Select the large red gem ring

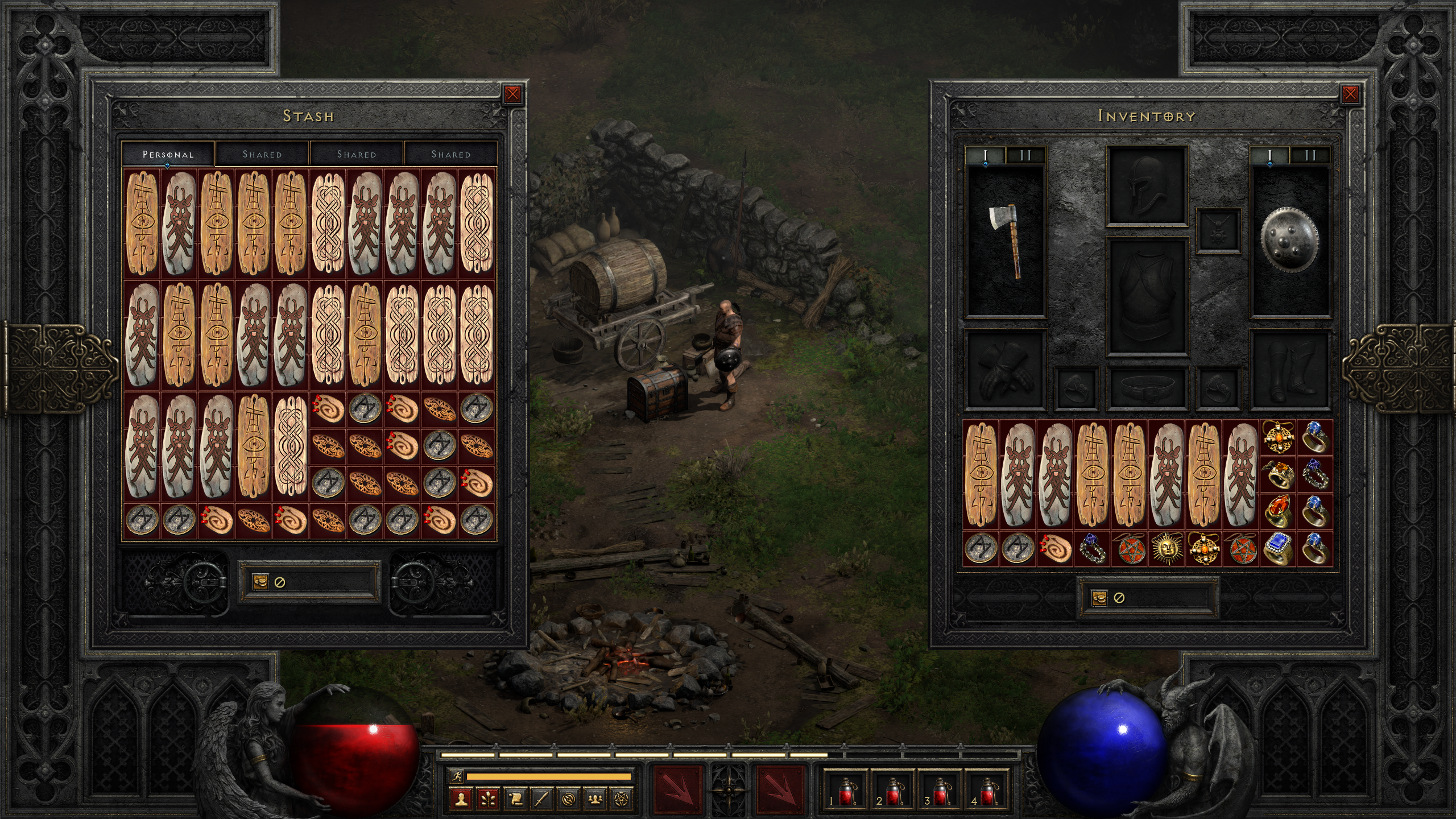(1277, 511)
